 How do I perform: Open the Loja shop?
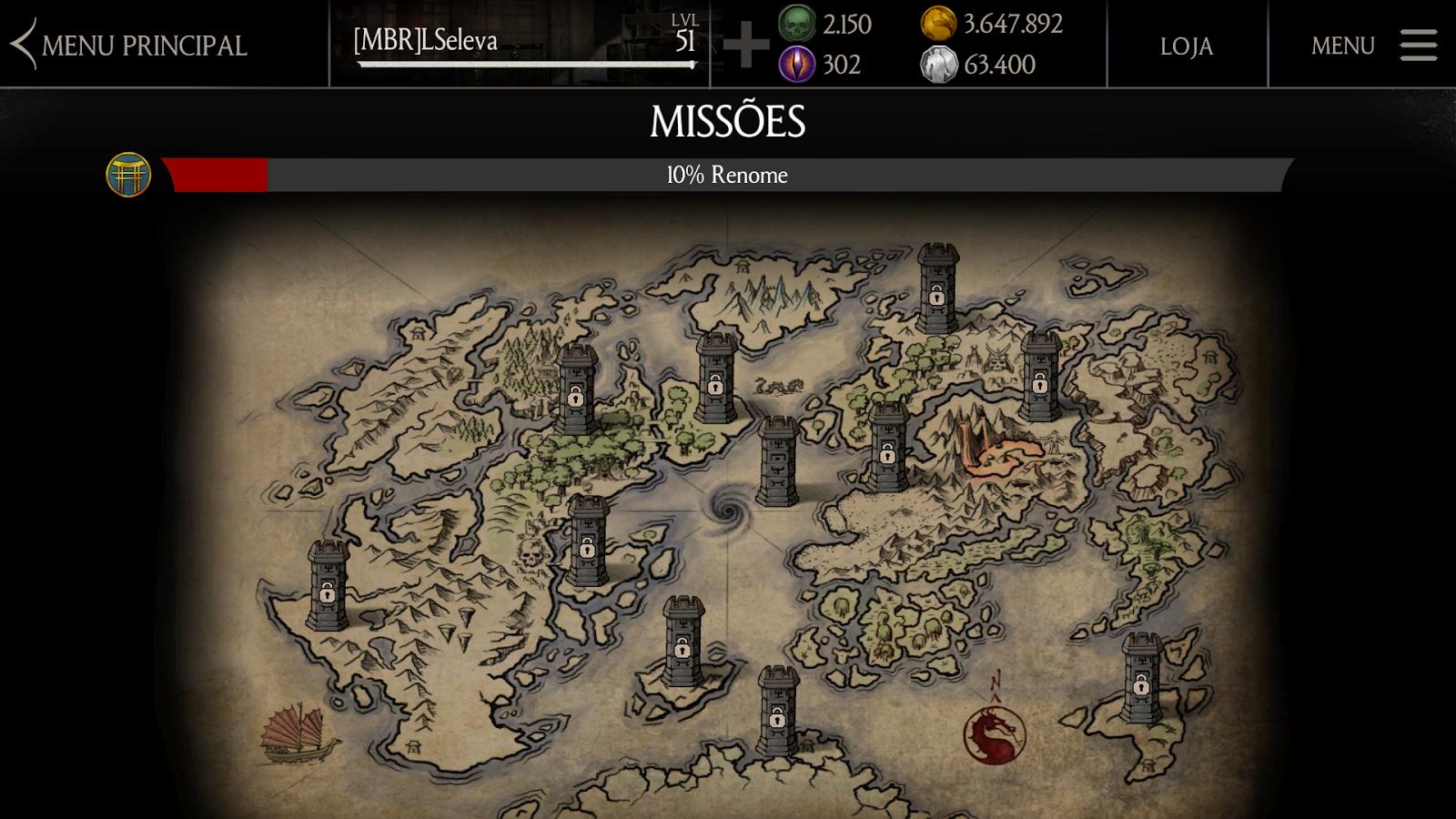pyautogui.click(x=1186, y=45)
